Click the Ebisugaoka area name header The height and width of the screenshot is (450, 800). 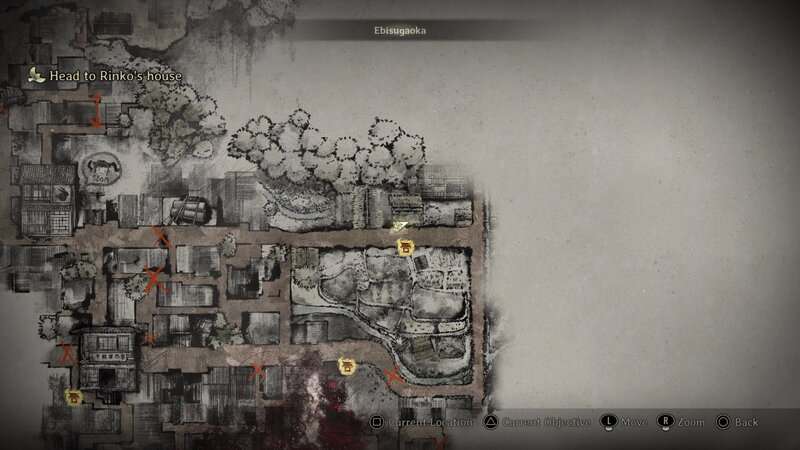point(398,31)
